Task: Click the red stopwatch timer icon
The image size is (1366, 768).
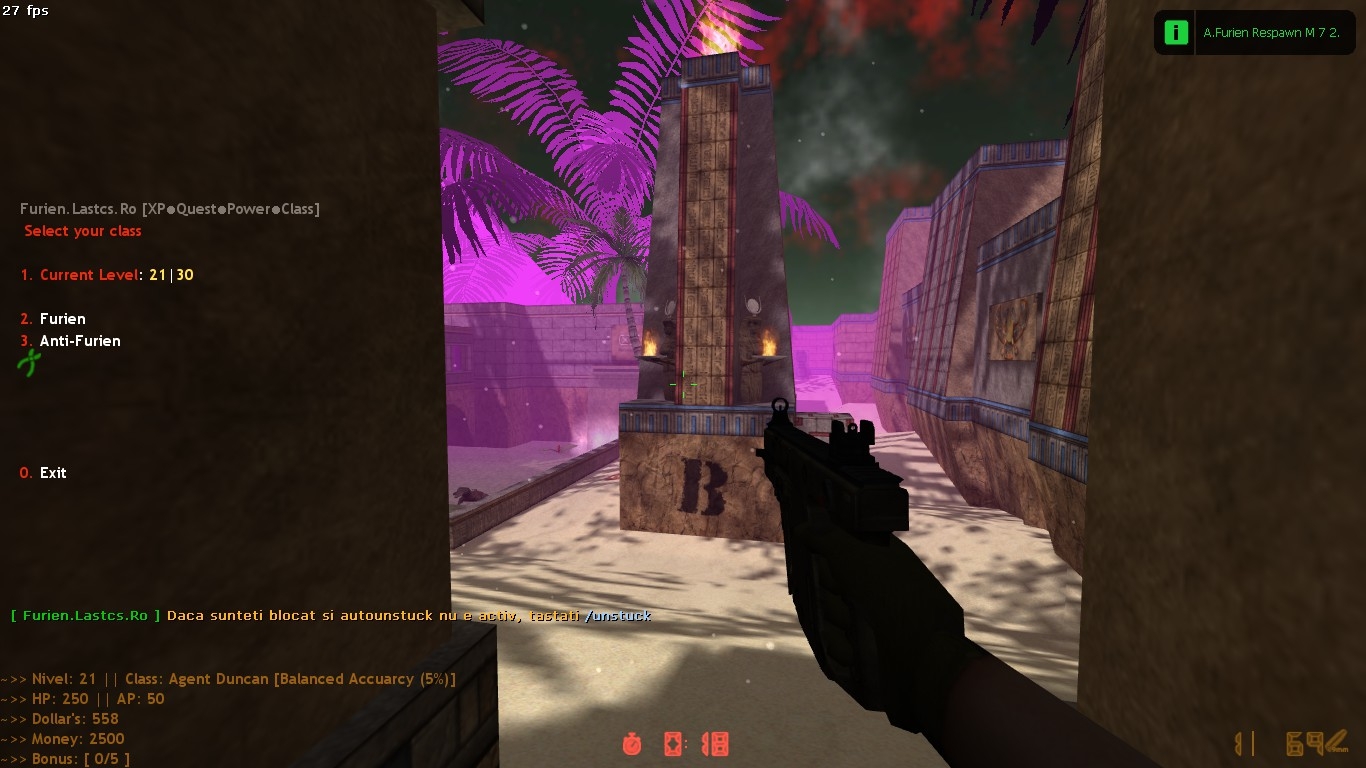Action: [x=632, y=743]
